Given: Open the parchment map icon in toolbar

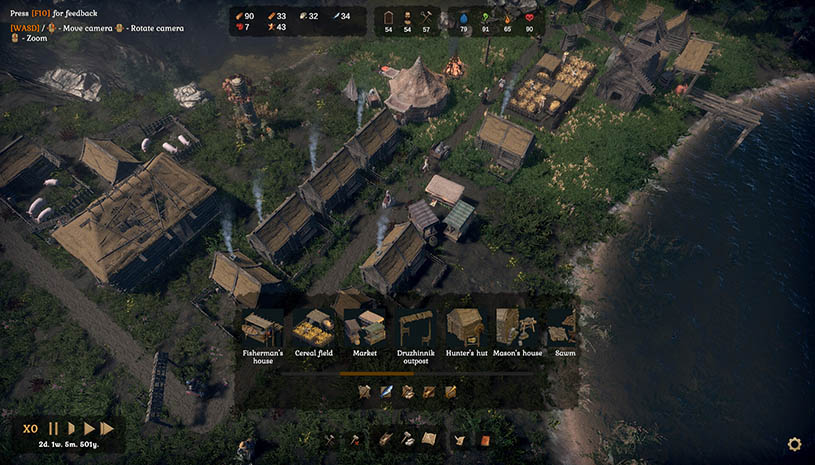Looking at the screenshot, I should click(429, 439).
